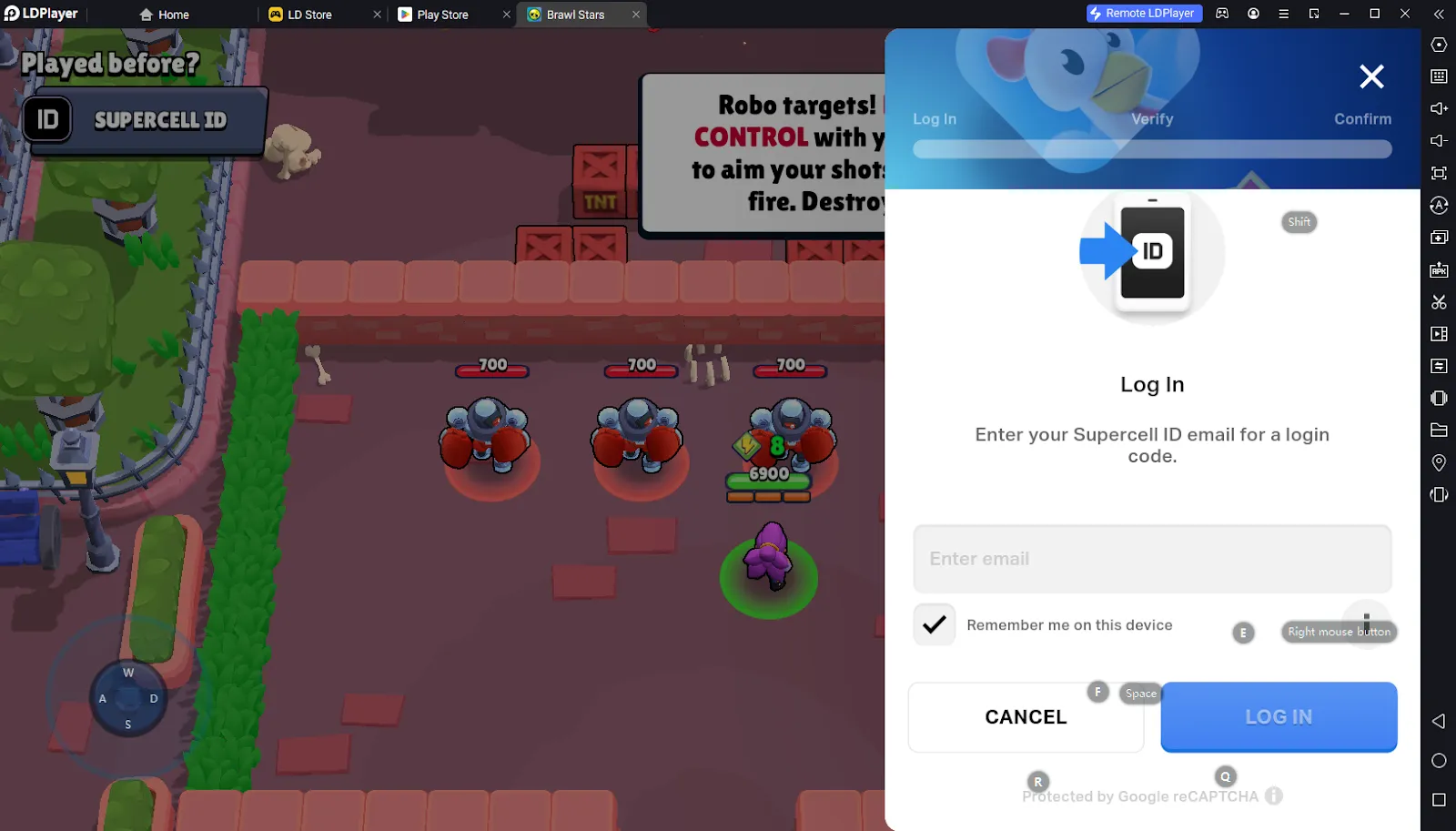Open the keyboard mapping tool

[1439, 76]
